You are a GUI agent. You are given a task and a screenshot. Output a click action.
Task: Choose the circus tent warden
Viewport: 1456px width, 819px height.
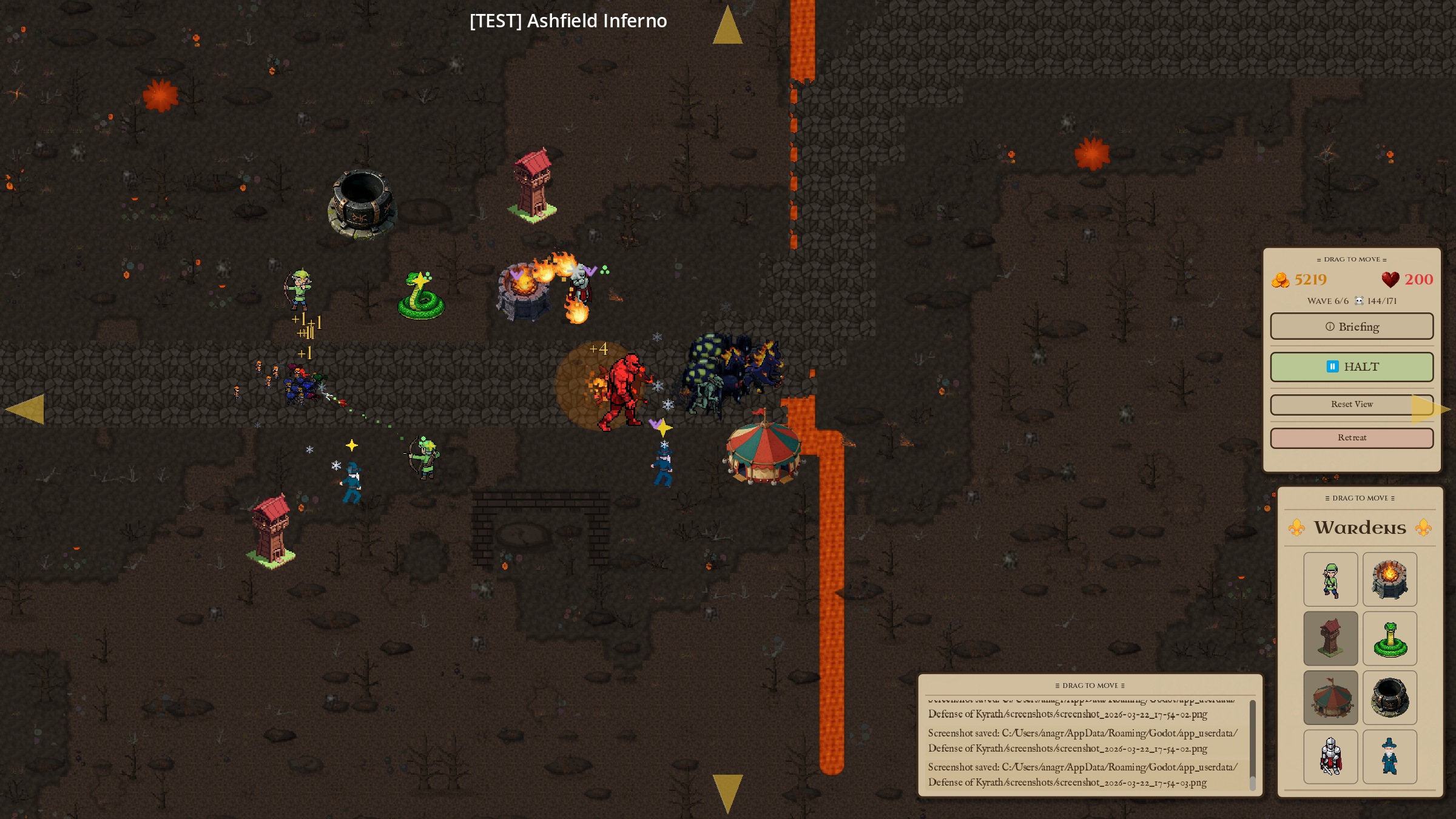click(1330, 698)
